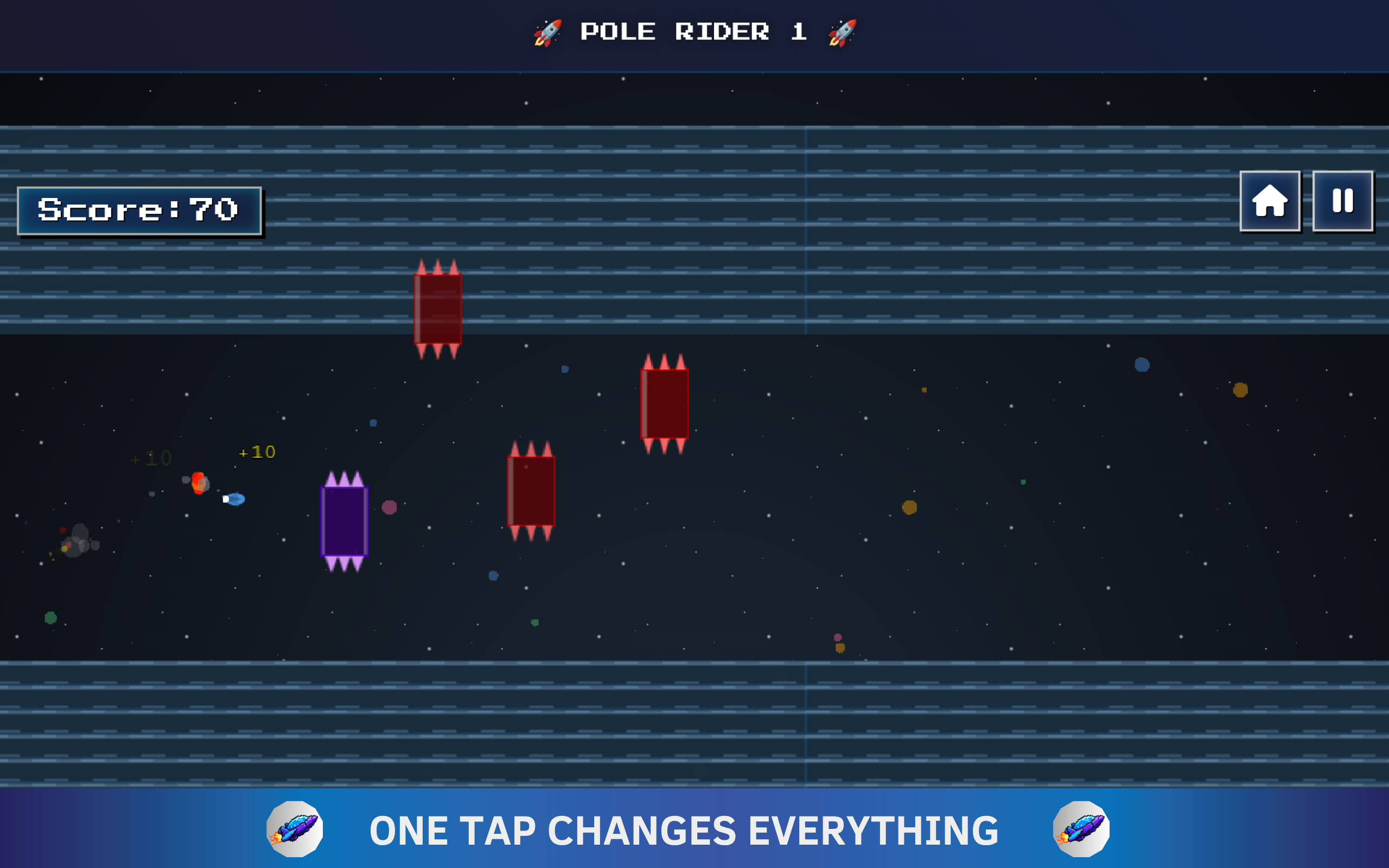Click the right rocket emoji in title
The width and height of the screenshot is (1389, 868).
[842, 31]
